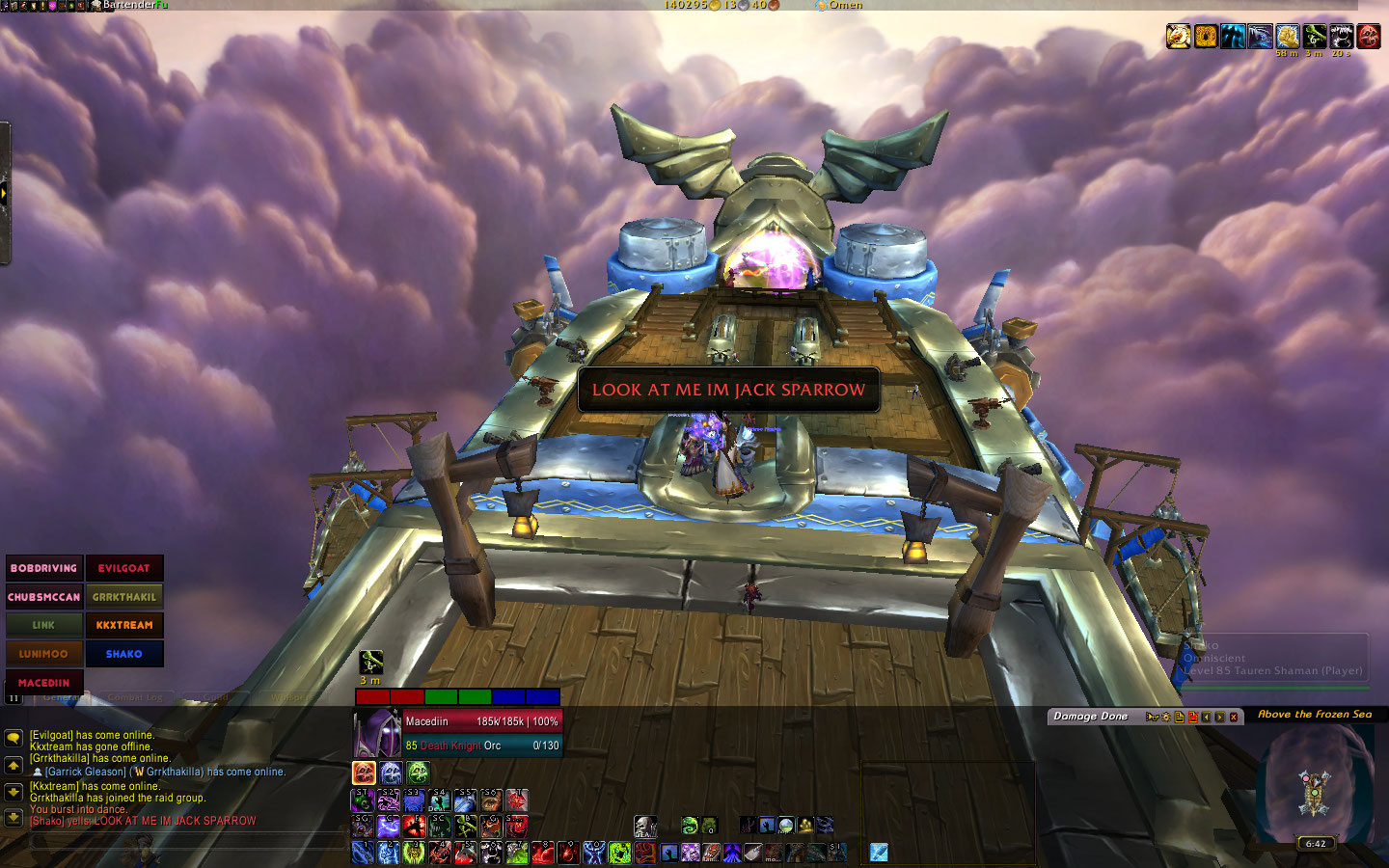
Task: Switch to the green skull presence
Action: click(x=418, y=773)
